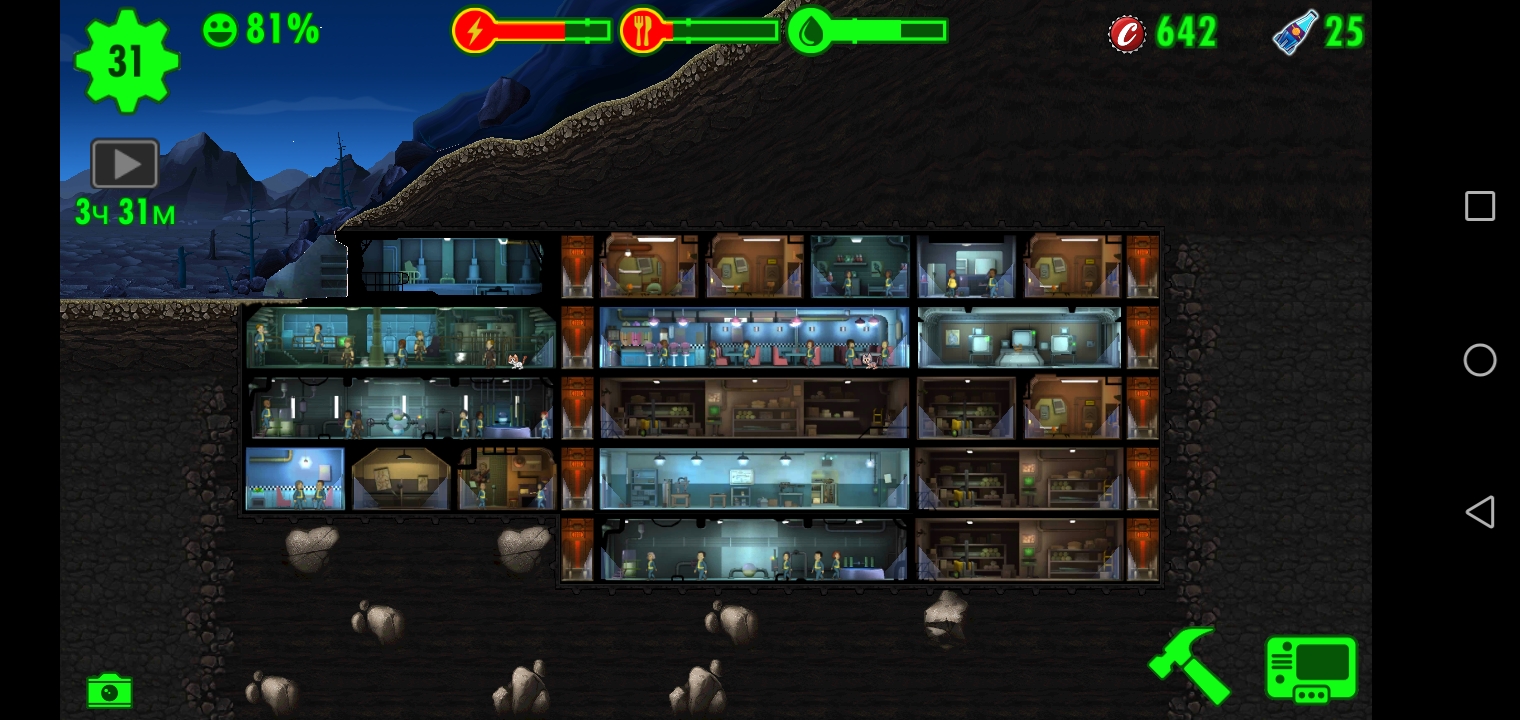Screen dimensions: 1520x720
Task: Tap the Android back navigation button
Action: 1480,511
